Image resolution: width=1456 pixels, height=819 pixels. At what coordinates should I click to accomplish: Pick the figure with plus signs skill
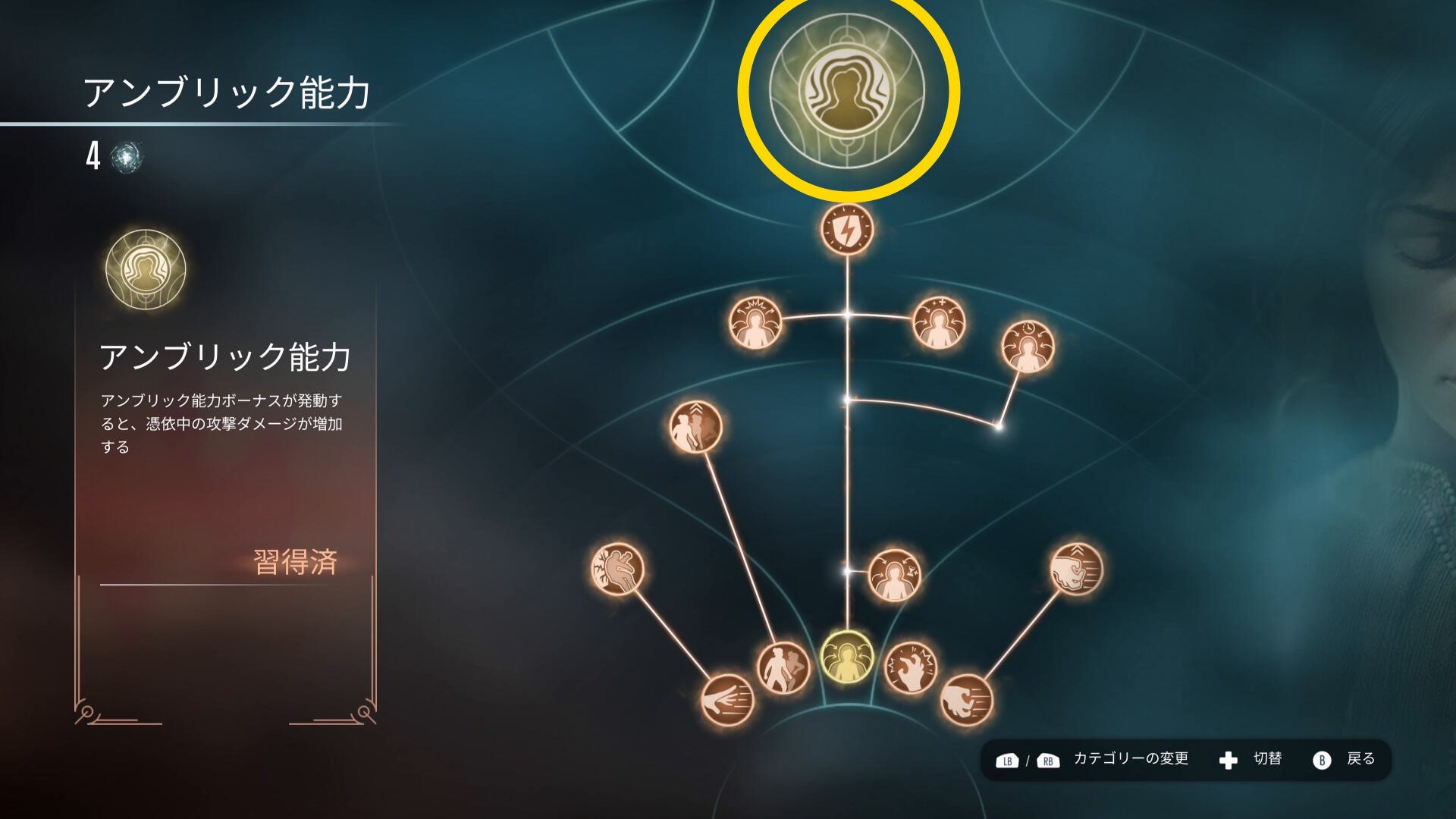(x=939, y=323)
